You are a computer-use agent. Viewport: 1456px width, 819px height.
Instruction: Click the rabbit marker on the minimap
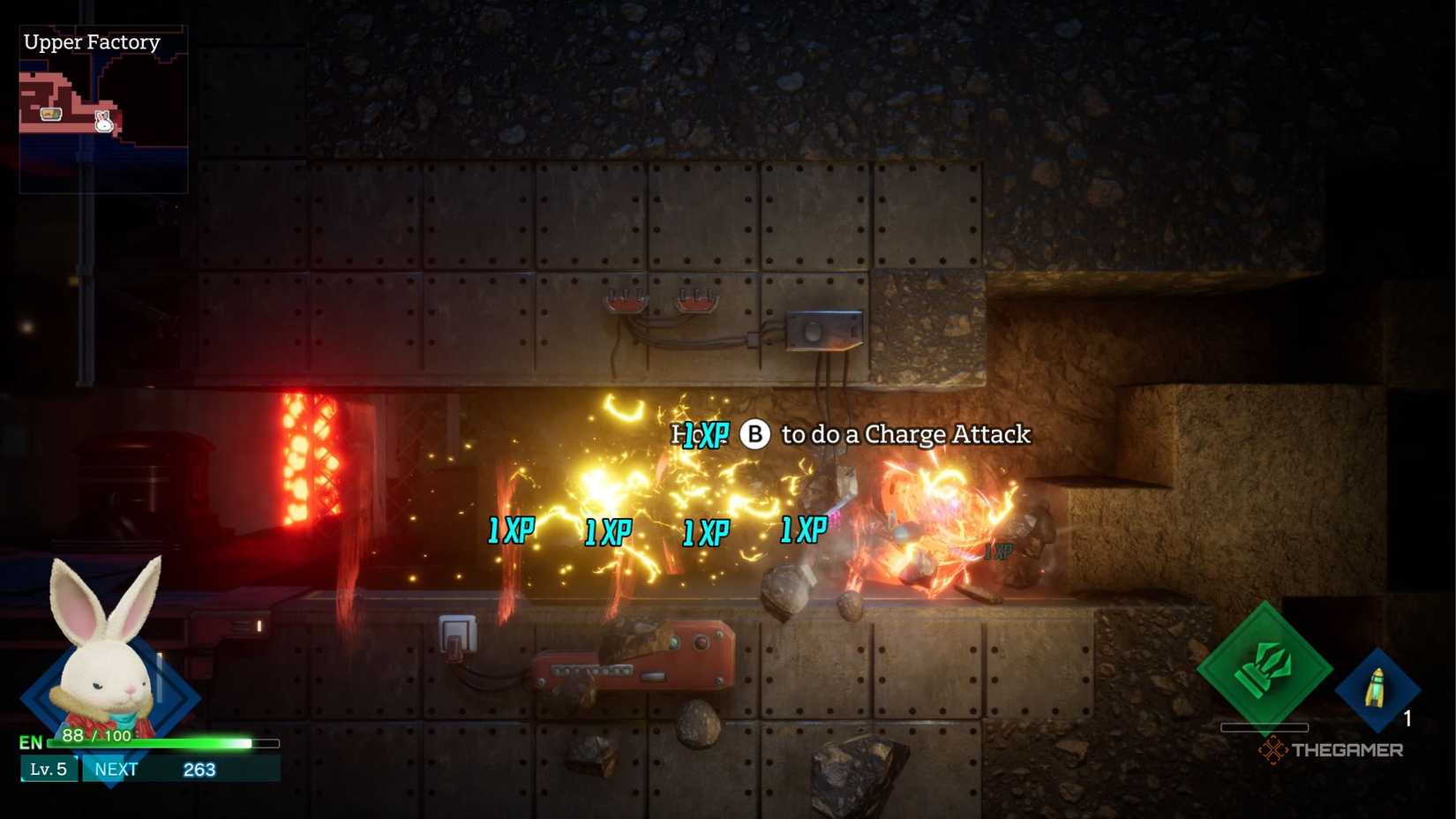103,124
